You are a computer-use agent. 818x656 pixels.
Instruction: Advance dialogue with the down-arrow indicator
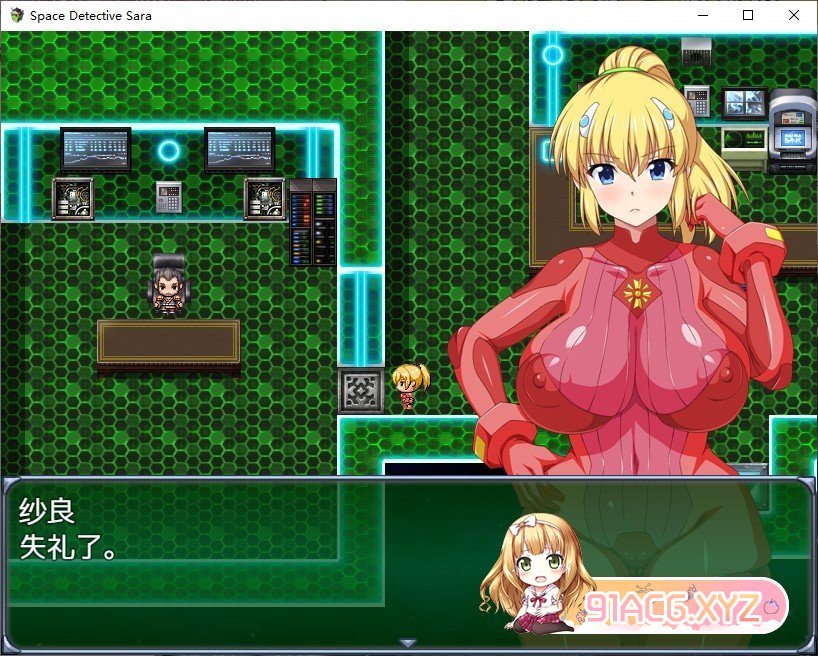tap(407, 643)
